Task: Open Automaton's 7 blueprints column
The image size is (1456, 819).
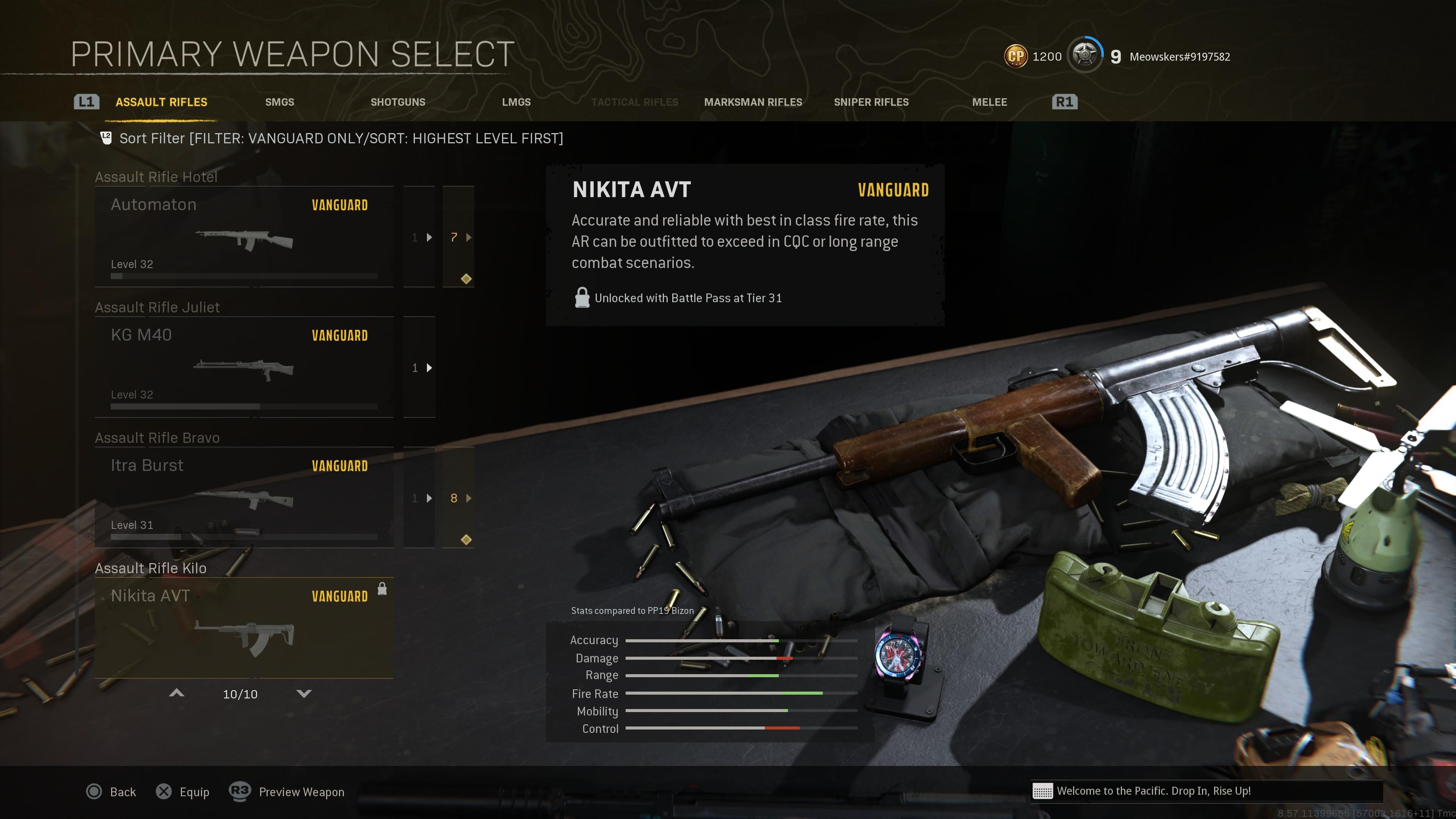Action: (458, 237)
